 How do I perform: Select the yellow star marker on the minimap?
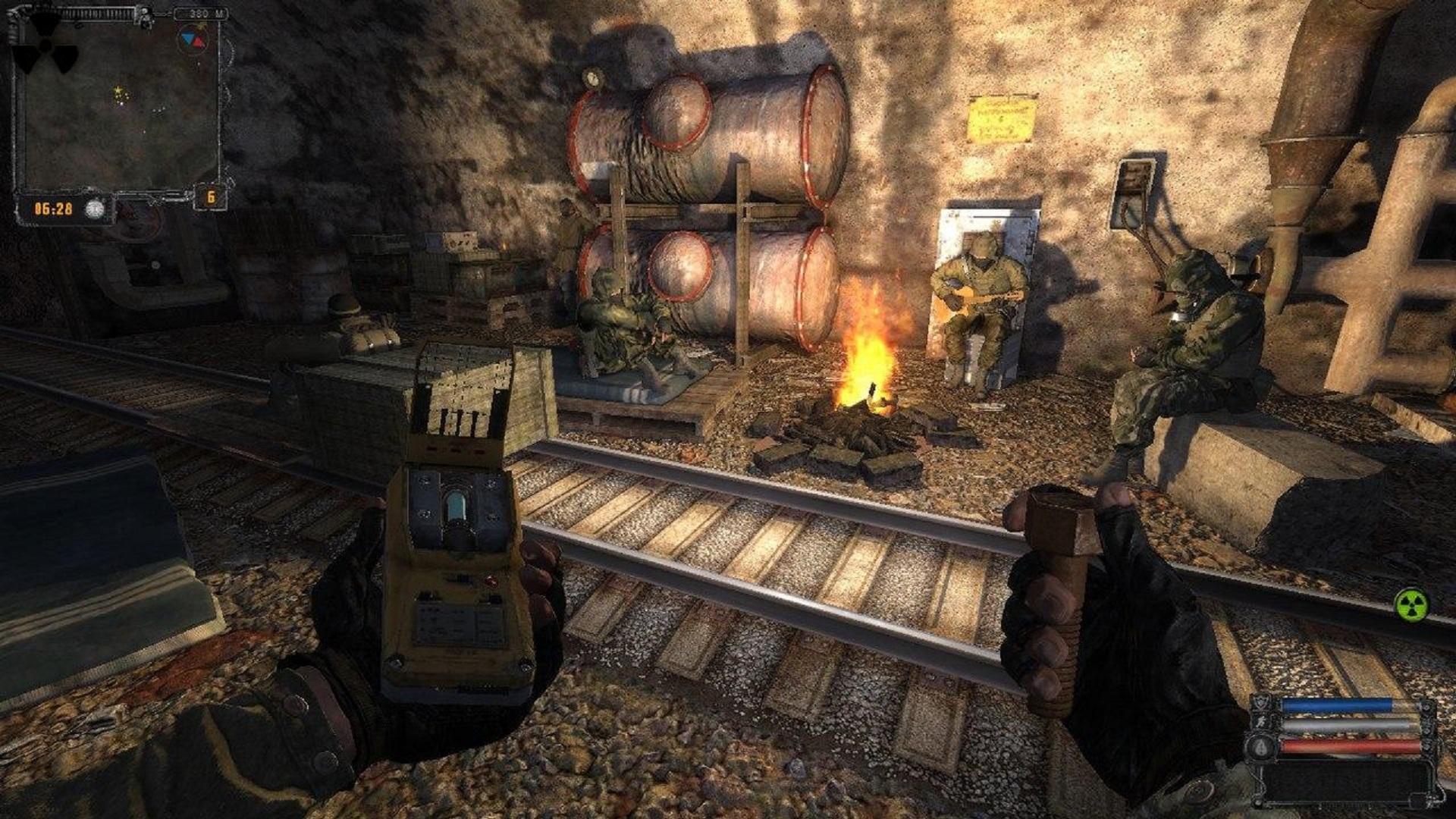pyautogui.click(x=119, y=93)
